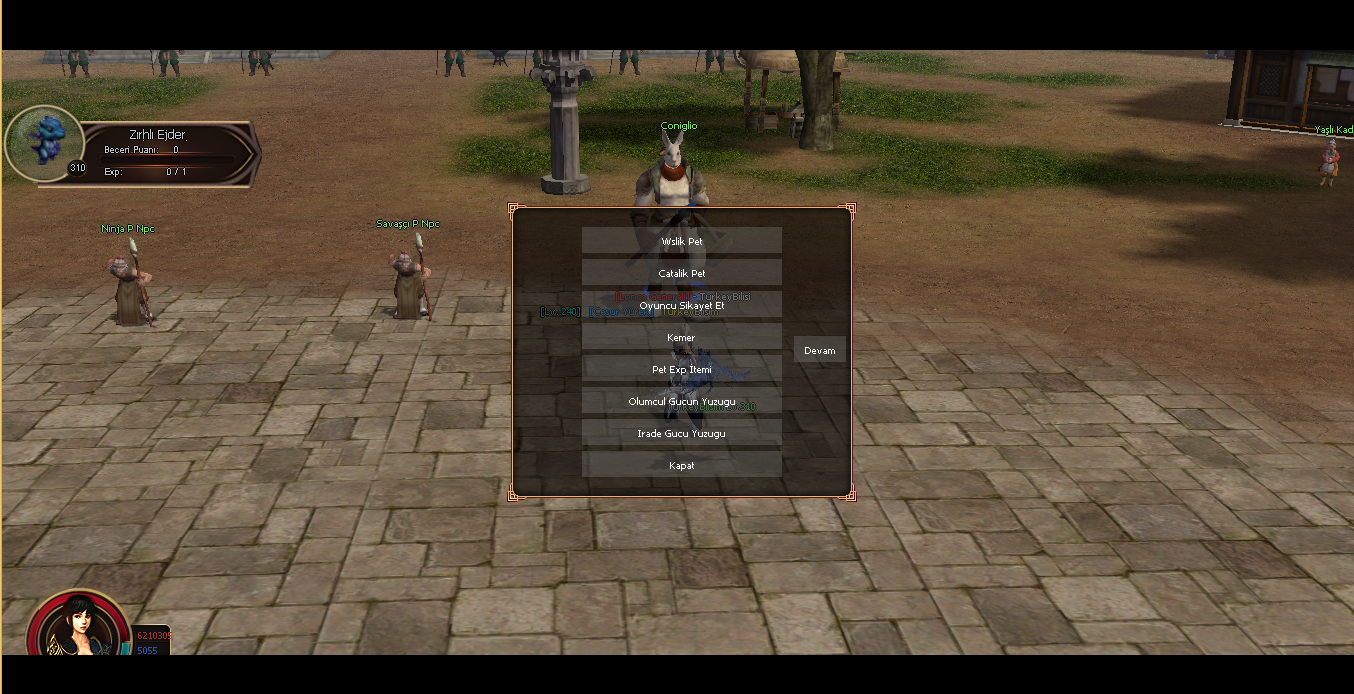This screenshot has height=694, width=1354.
Task: Open the Oyuncu Sikayet Et option
Action: (x=681, y=305)
